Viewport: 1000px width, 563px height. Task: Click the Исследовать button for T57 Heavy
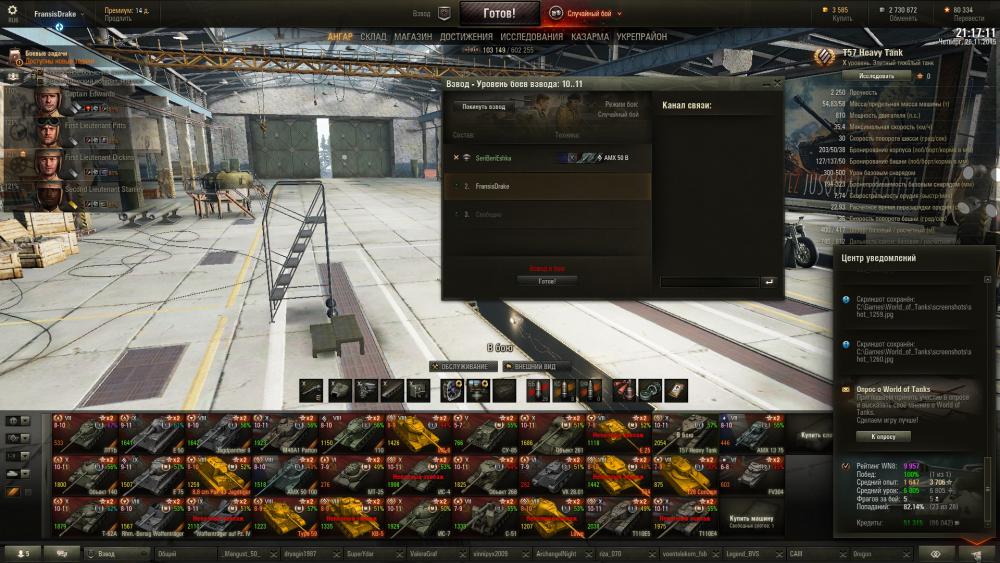(876, 75)
